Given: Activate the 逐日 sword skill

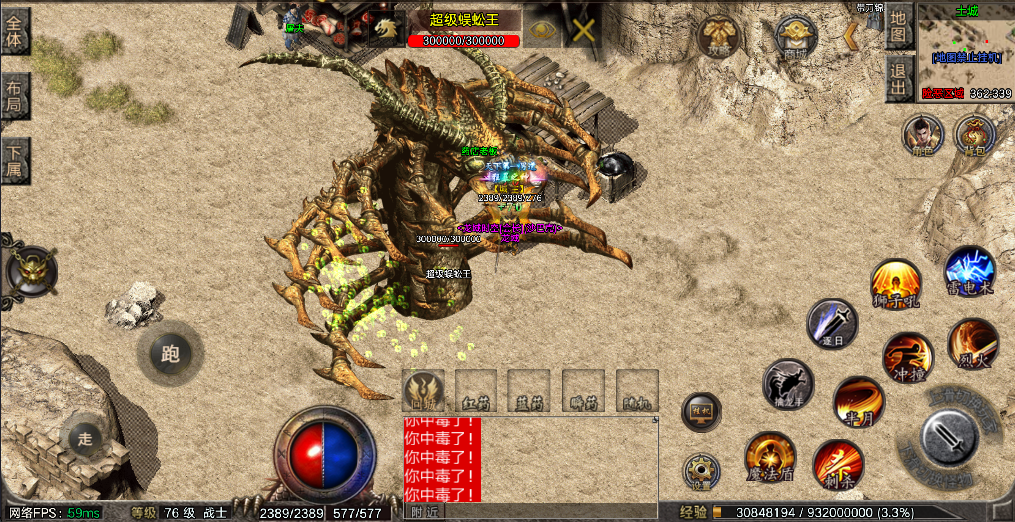Looking at the screenshot, I should pos(832,324).
